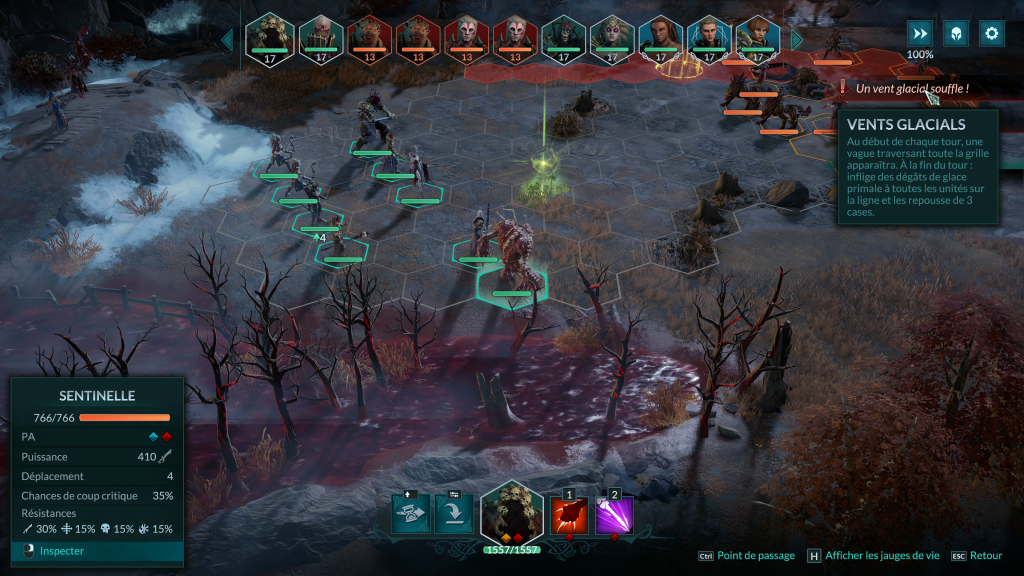
Task: Click the "Un vent glacial souffle !" alert
Action: [912, 89]
